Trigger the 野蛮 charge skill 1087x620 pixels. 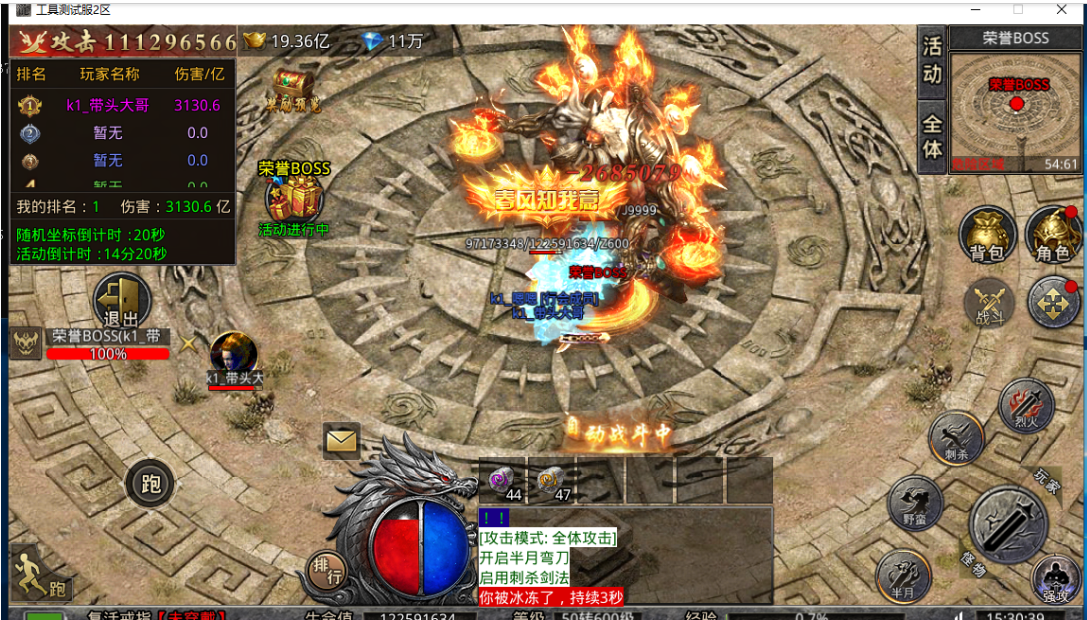pos(914,503)
